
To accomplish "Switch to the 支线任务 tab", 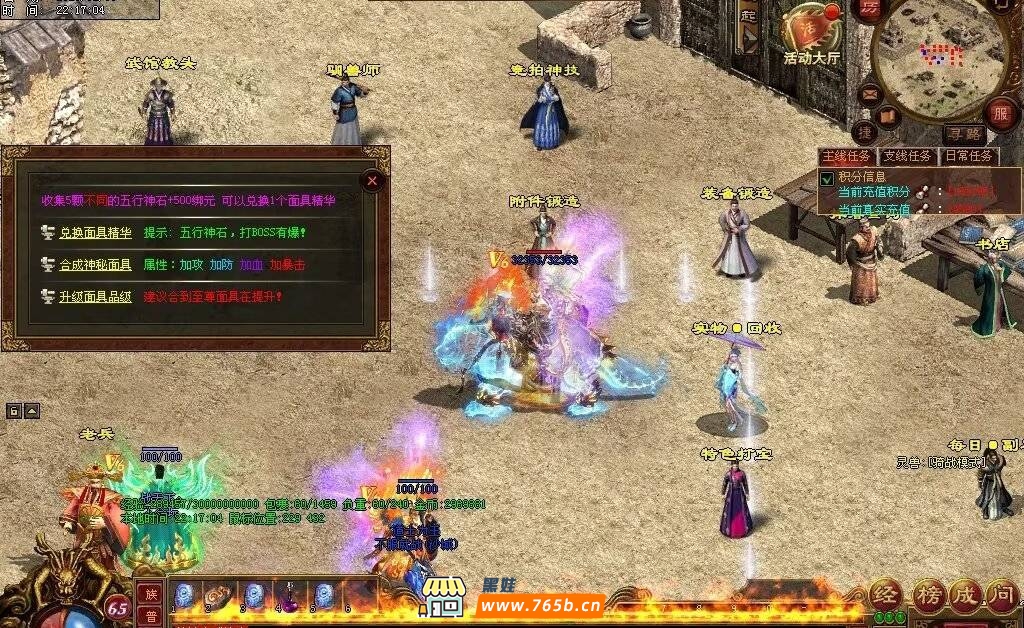I will [906, 157].
